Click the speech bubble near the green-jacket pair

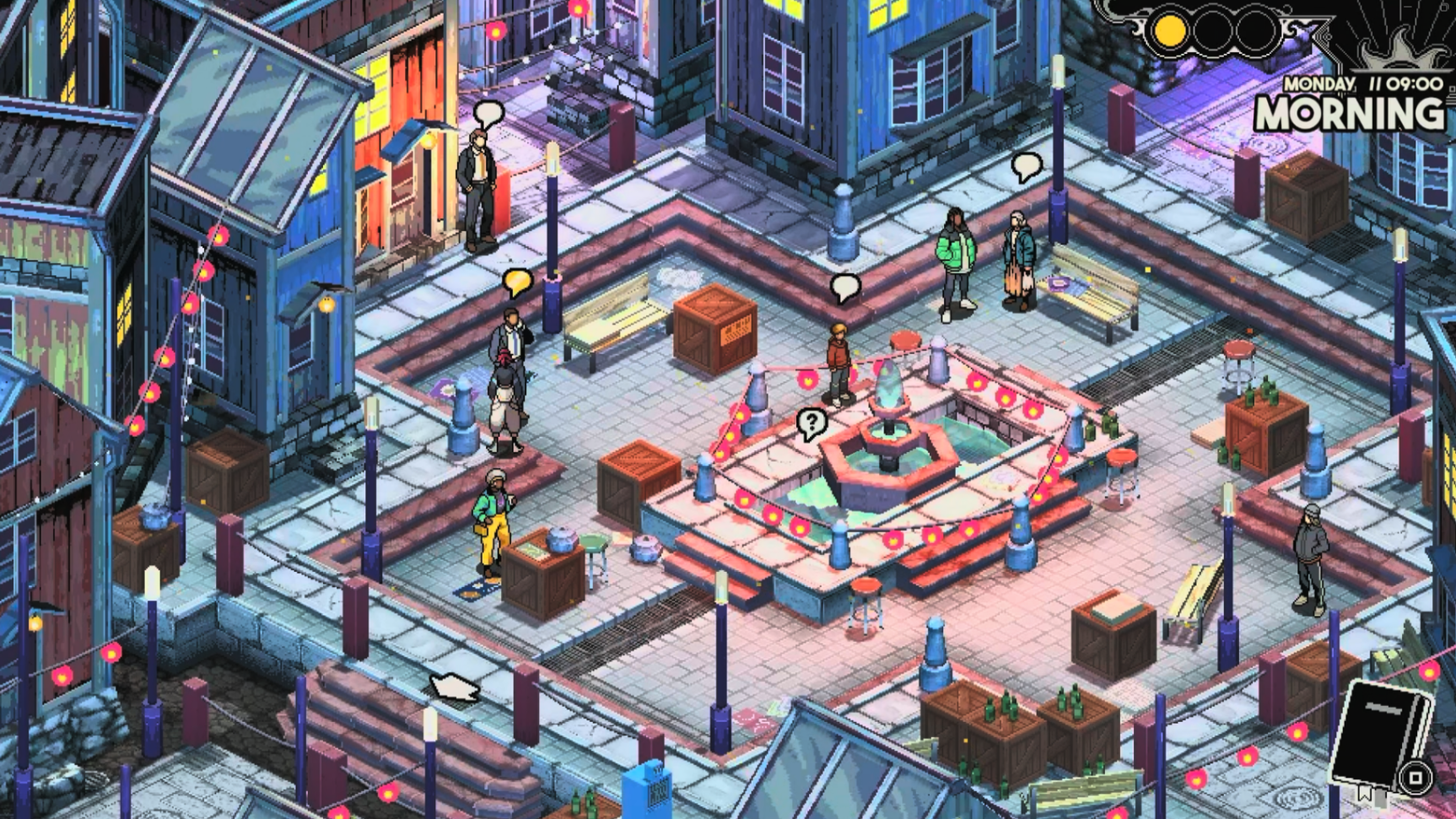pyautogui.click(x=844, y=282)
